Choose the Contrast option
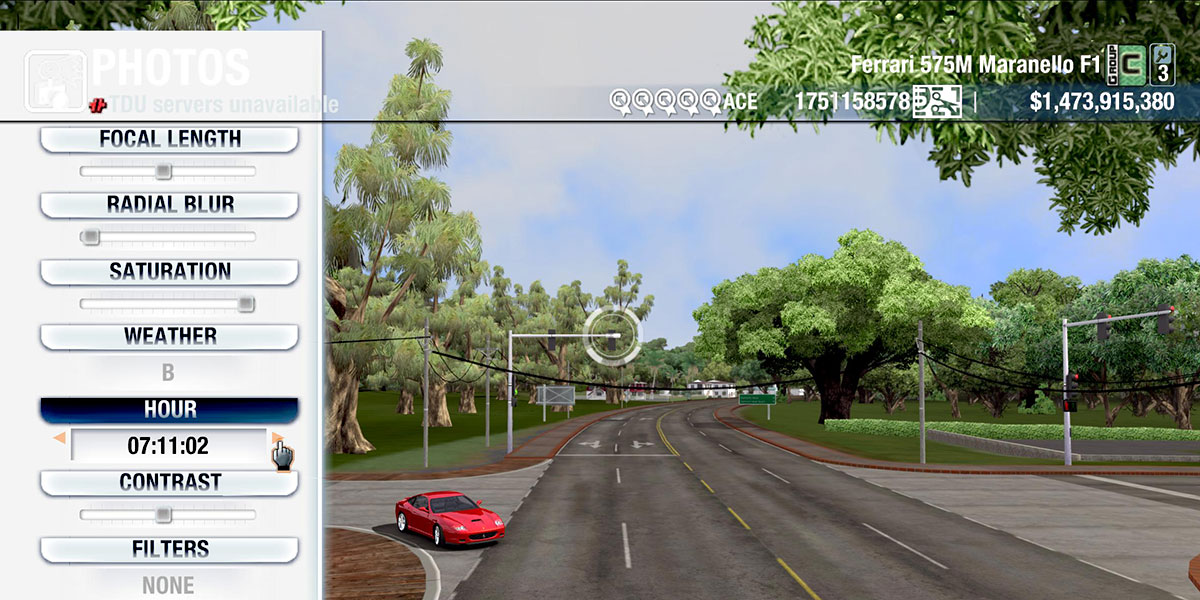 (x=169, y=482)
